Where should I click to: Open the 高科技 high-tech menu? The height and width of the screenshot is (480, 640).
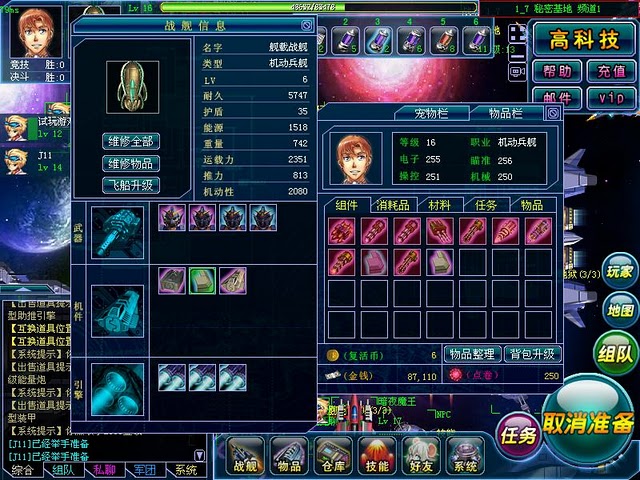click(583, 39)
